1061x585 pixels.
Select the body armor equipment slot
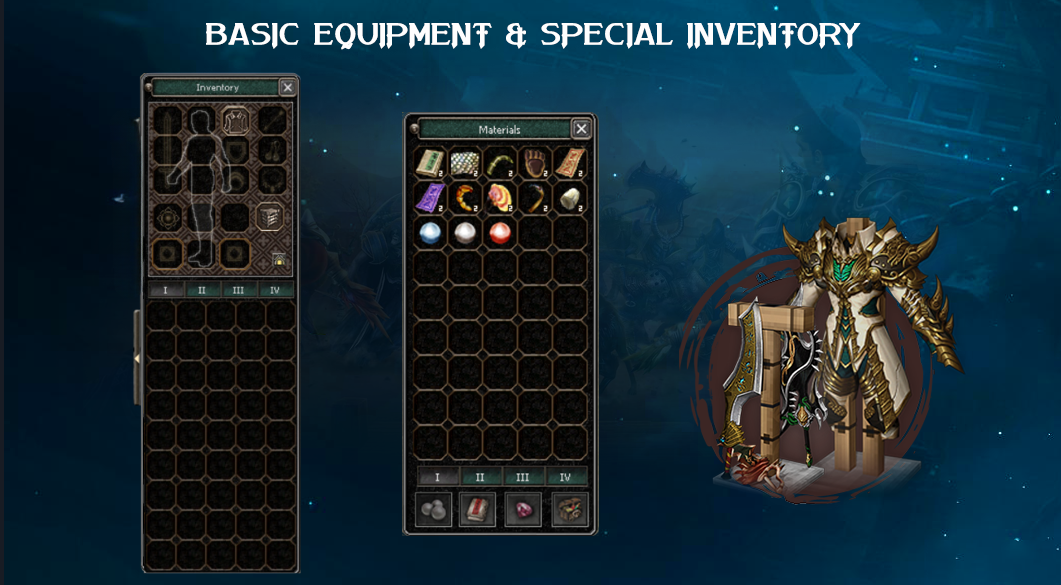tap(237, 121)
